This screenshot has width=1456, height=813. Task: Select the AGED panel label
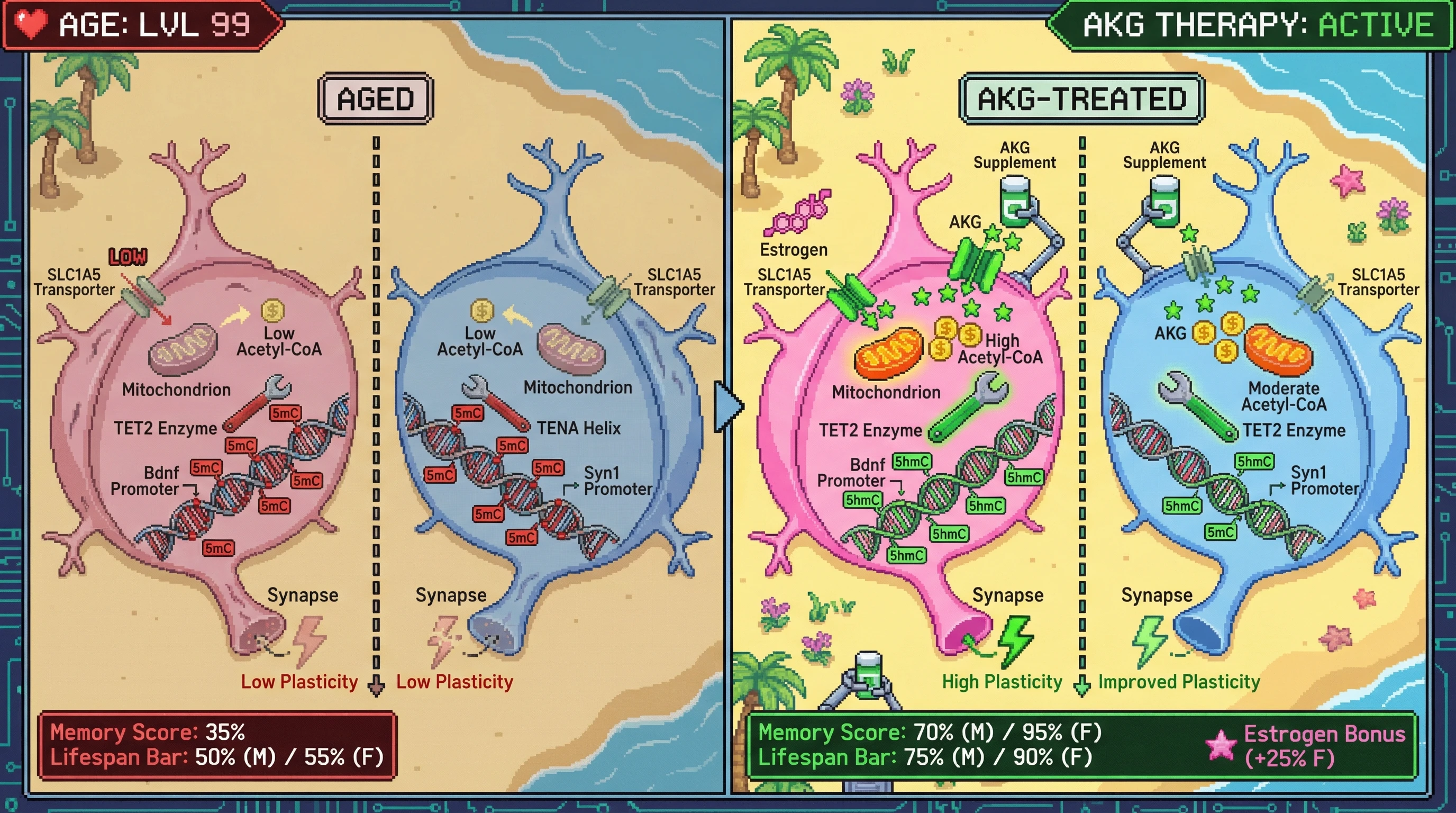point(376,99)
